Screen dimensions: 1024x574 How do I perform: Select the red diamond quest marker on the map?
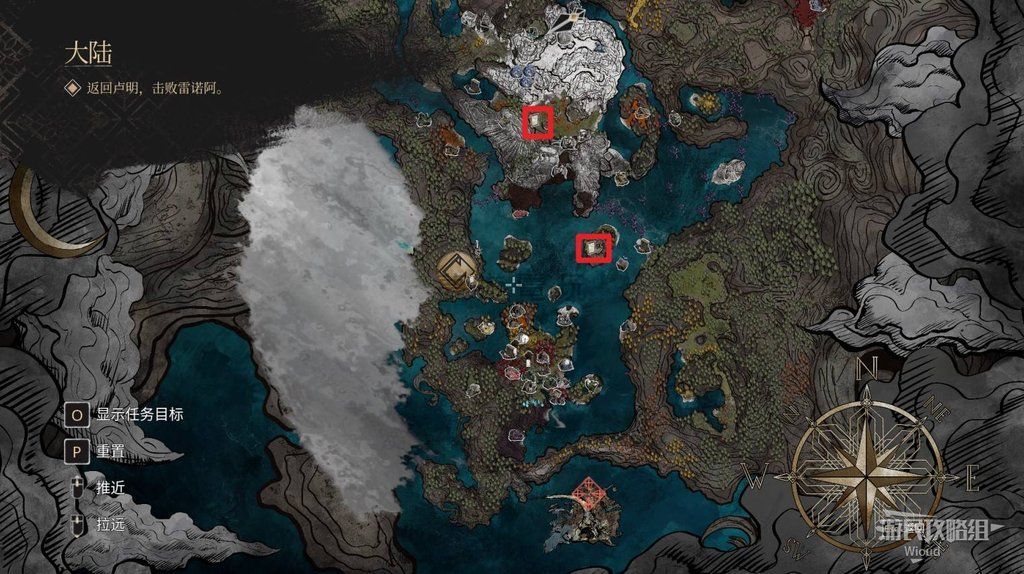tap(588, 492)
